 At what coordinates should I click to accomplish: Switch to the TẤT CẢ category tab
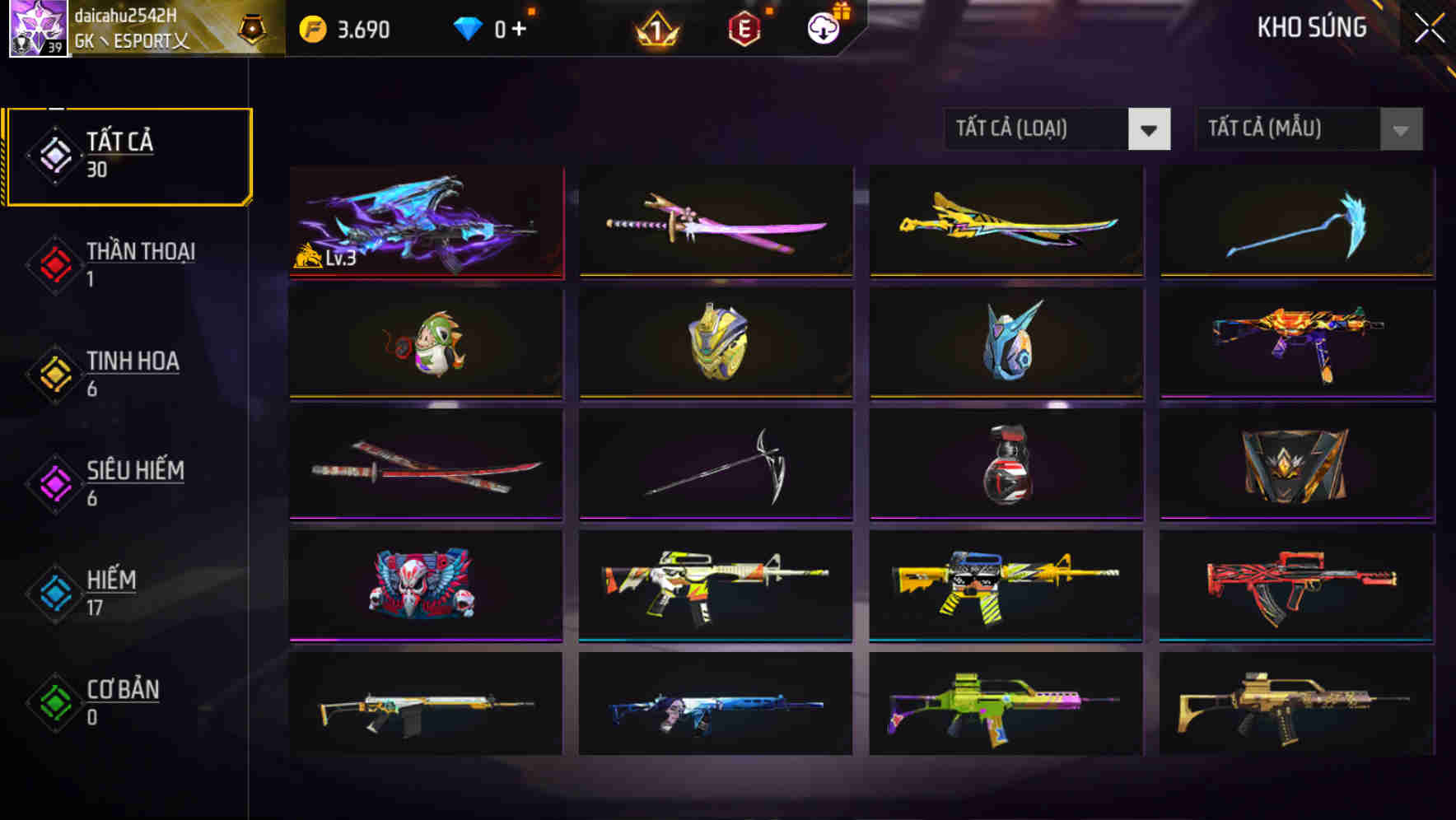[128, 153]
